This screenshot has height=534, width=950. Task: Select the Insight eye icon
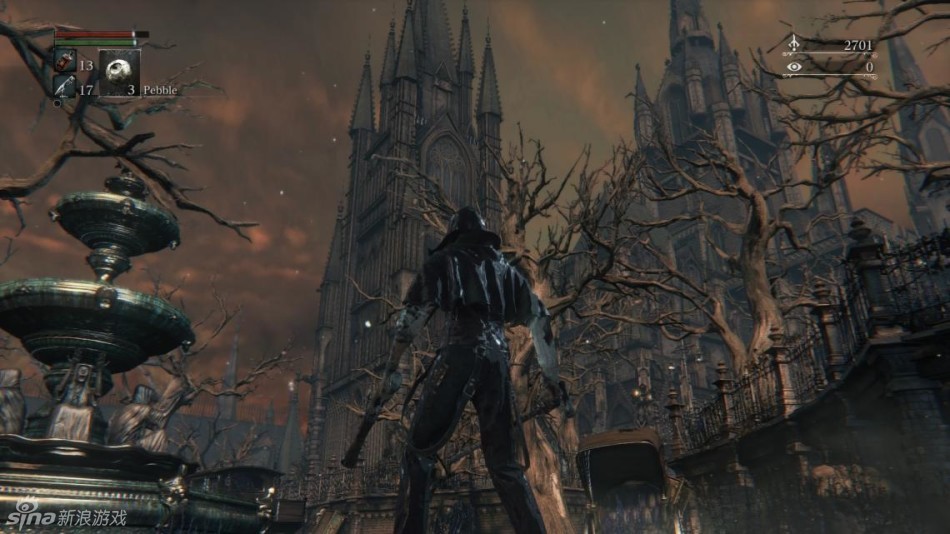[795, 67]
